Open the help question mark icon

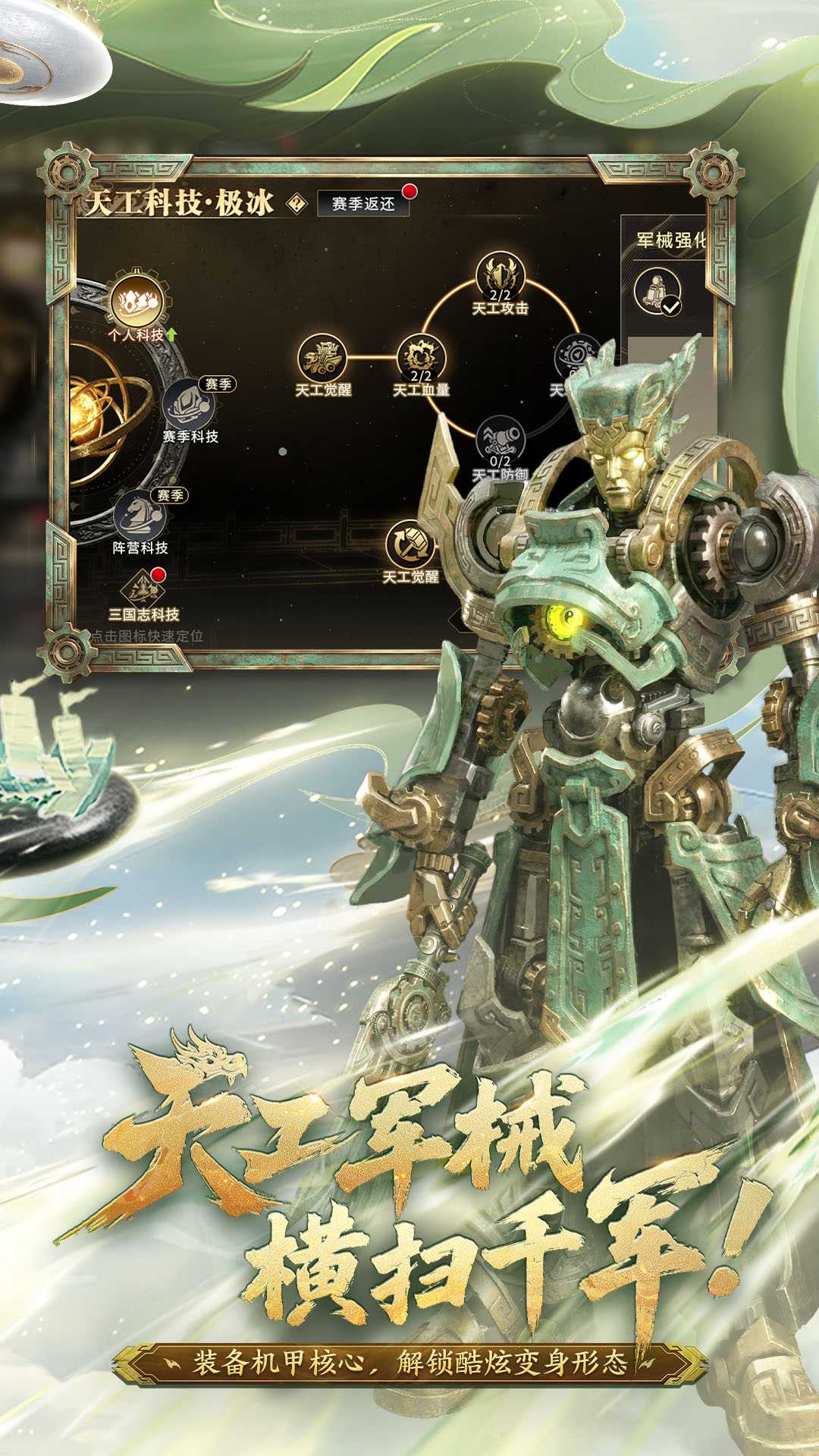297,203
